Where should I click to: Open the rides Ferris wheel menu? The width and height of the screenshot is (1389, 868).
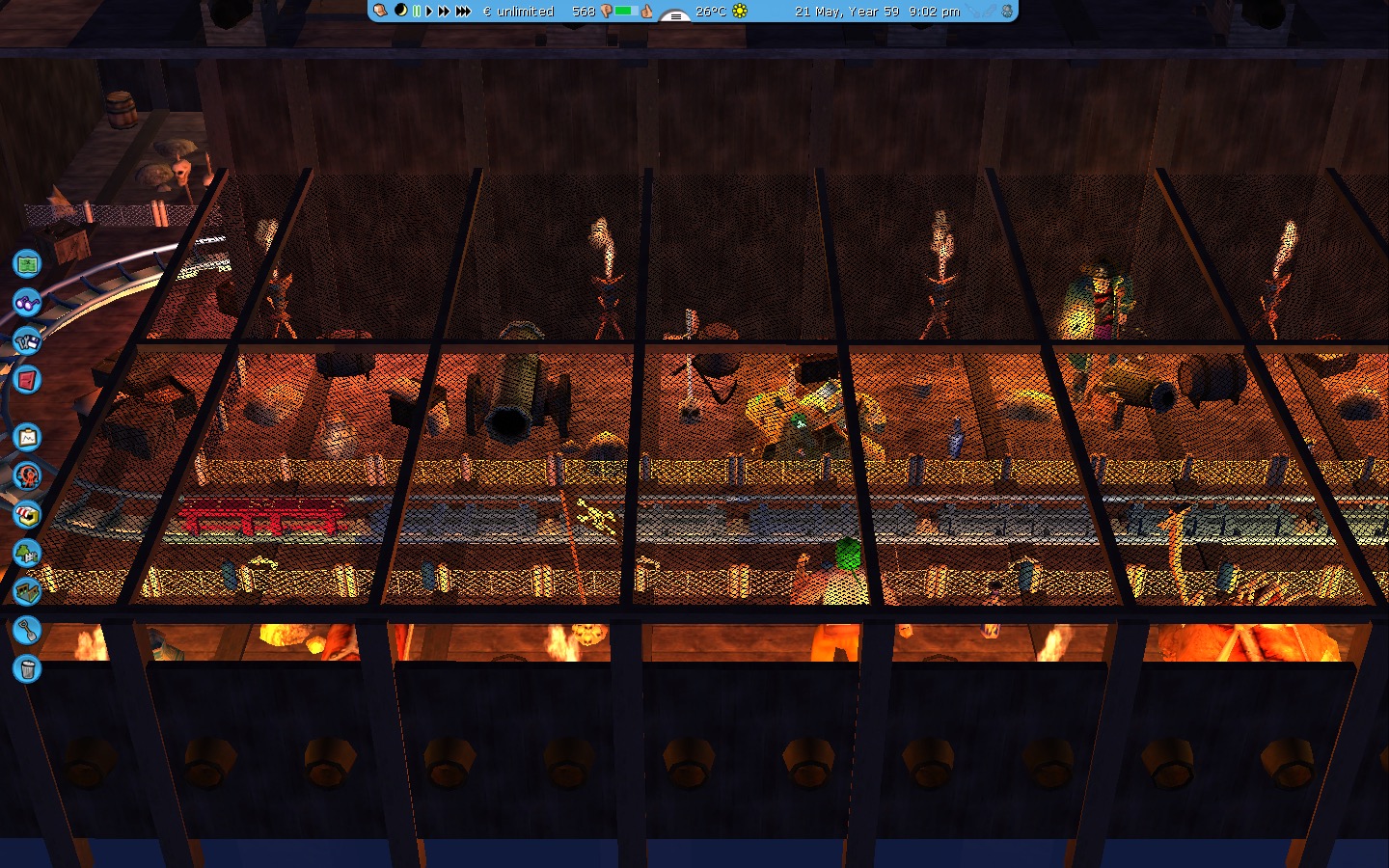pos(27,475)
